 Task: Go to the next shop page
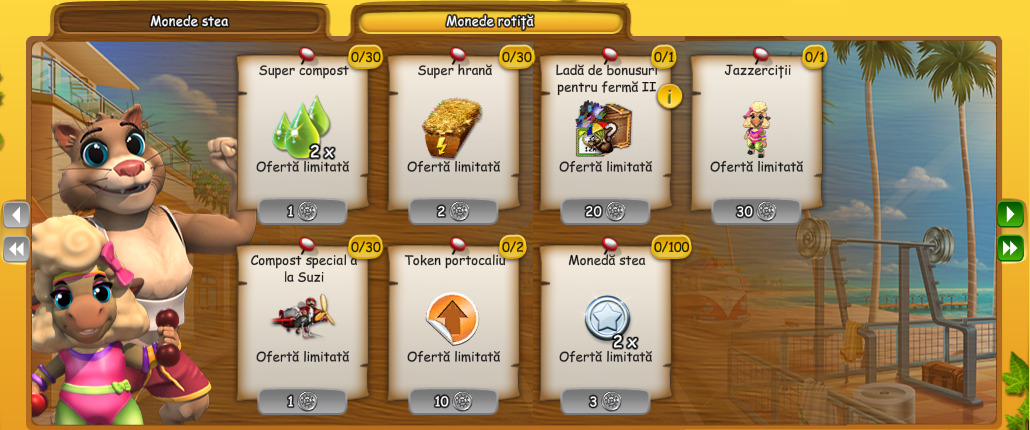tap(1010, 214)
